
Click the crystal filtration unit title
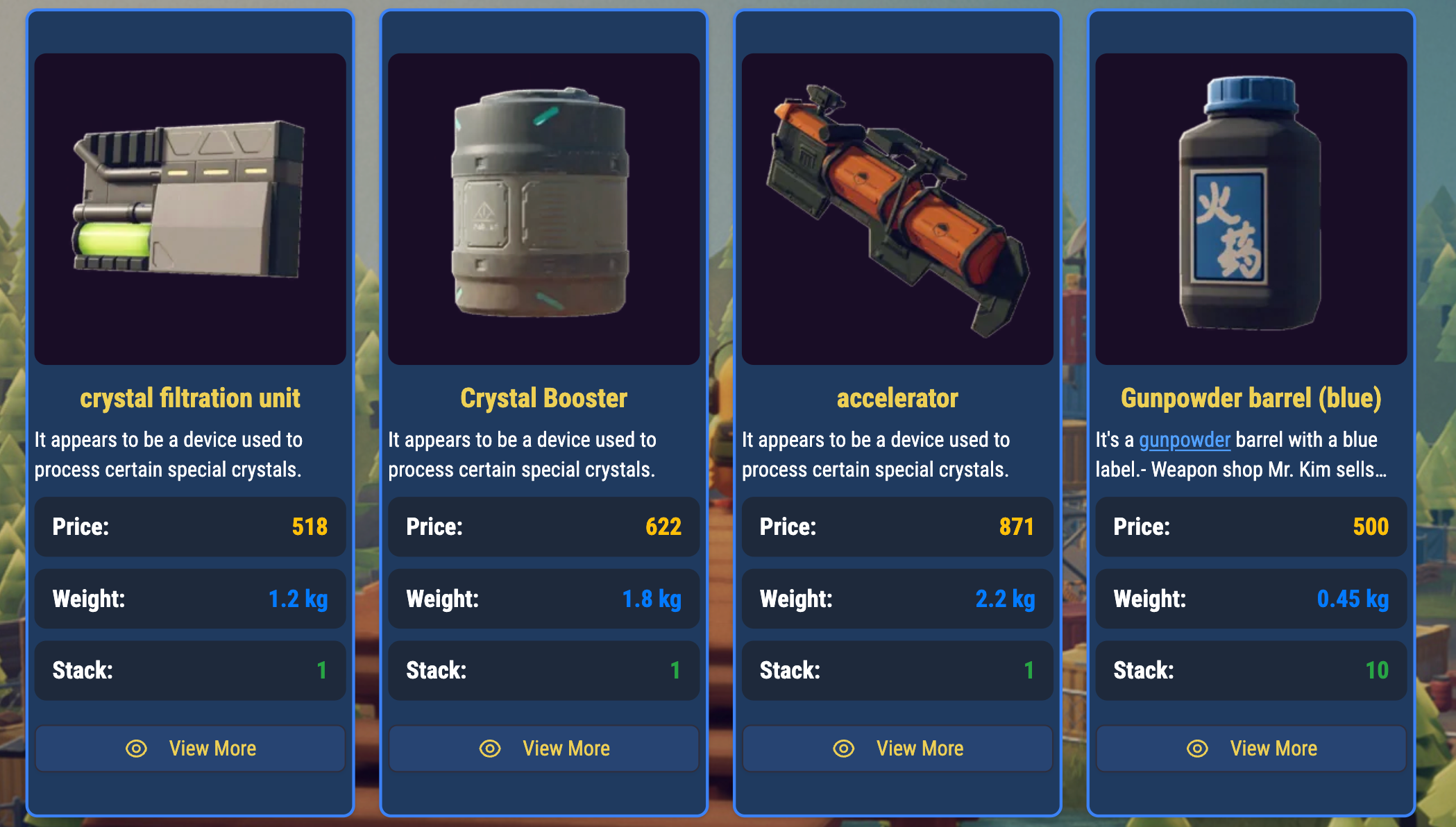click(x=189, y=398)
